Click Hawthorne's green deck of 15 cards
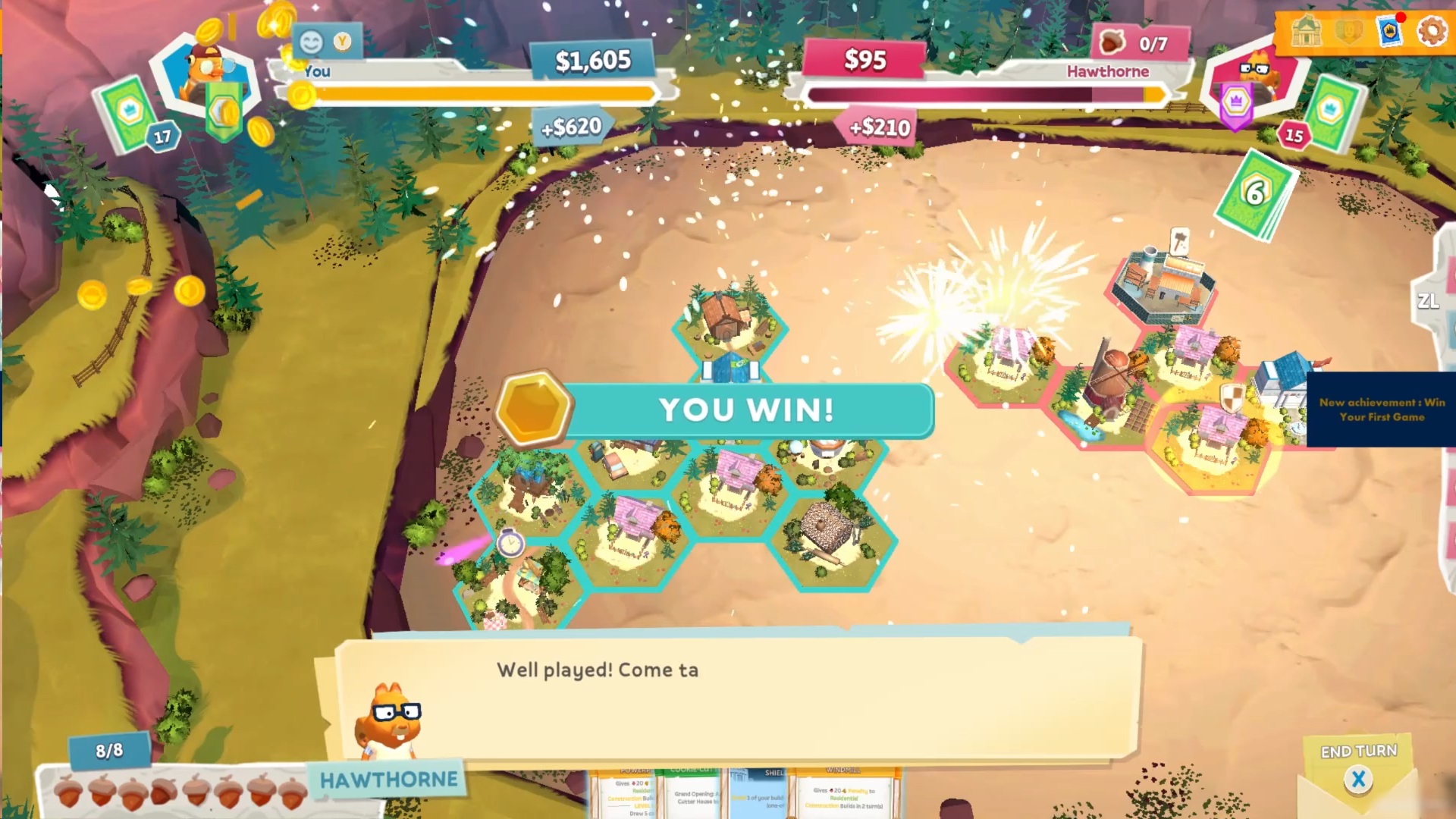Viewport: 1456px width, 819px height. 1334,112
